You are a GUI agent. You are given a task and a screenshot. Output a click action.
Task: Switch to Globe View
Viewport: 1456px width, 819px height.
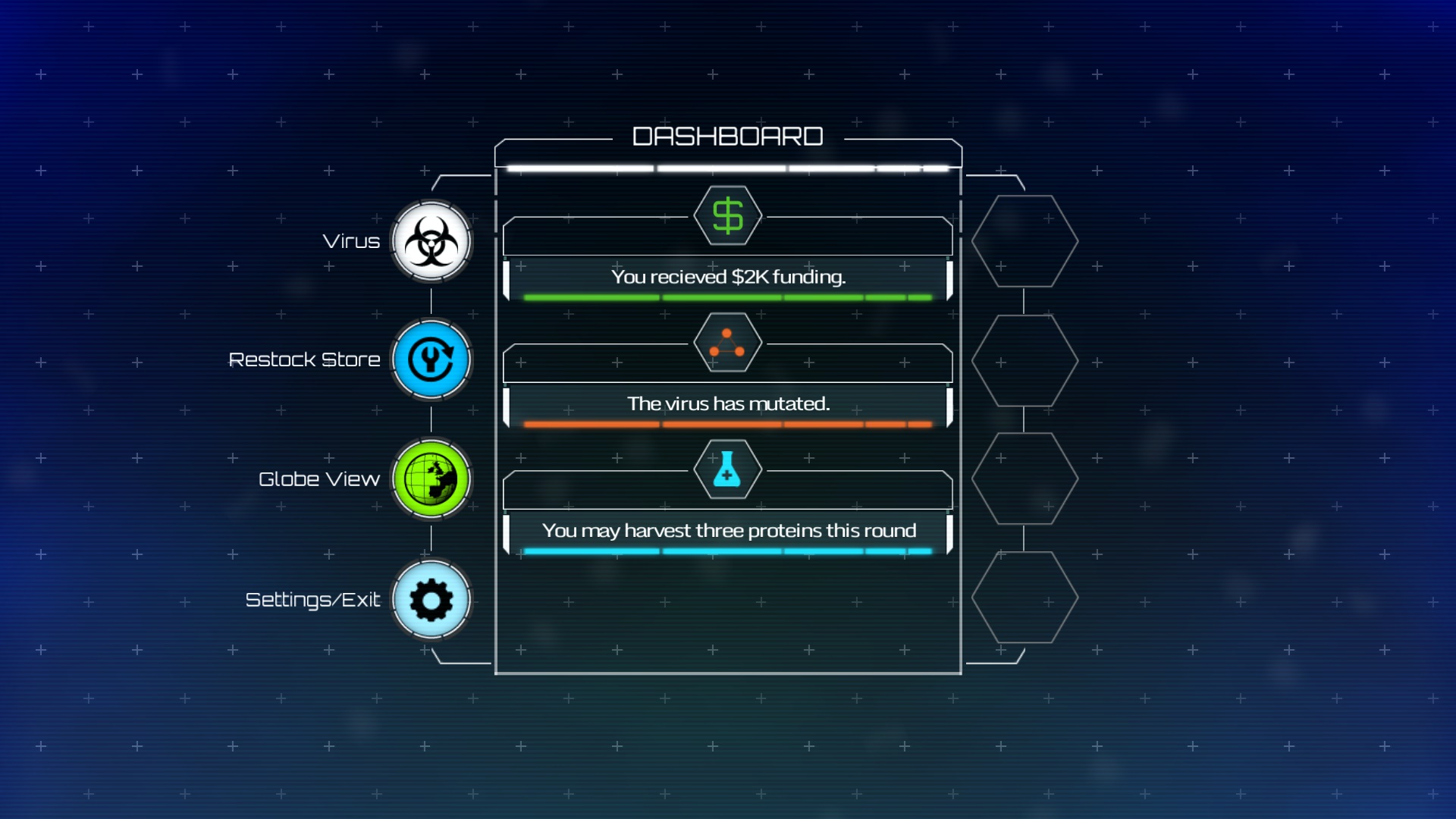point(431,479)
